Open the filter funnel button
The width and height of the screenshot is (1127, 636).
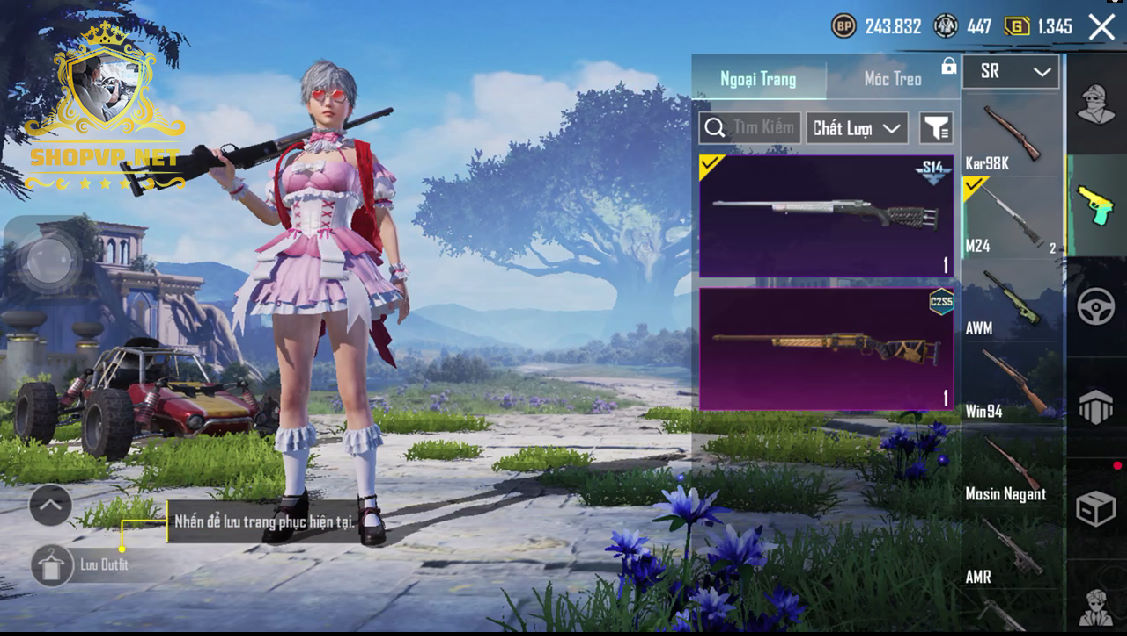tap(936, 128)
